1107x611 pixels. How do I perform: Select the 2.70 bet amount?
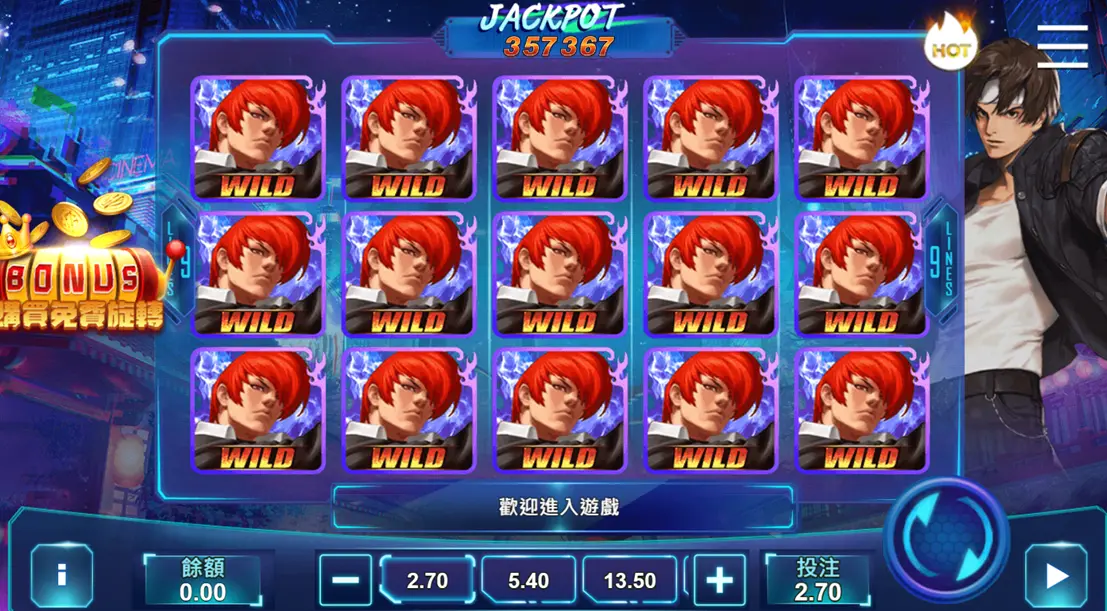tap(427, 580)
